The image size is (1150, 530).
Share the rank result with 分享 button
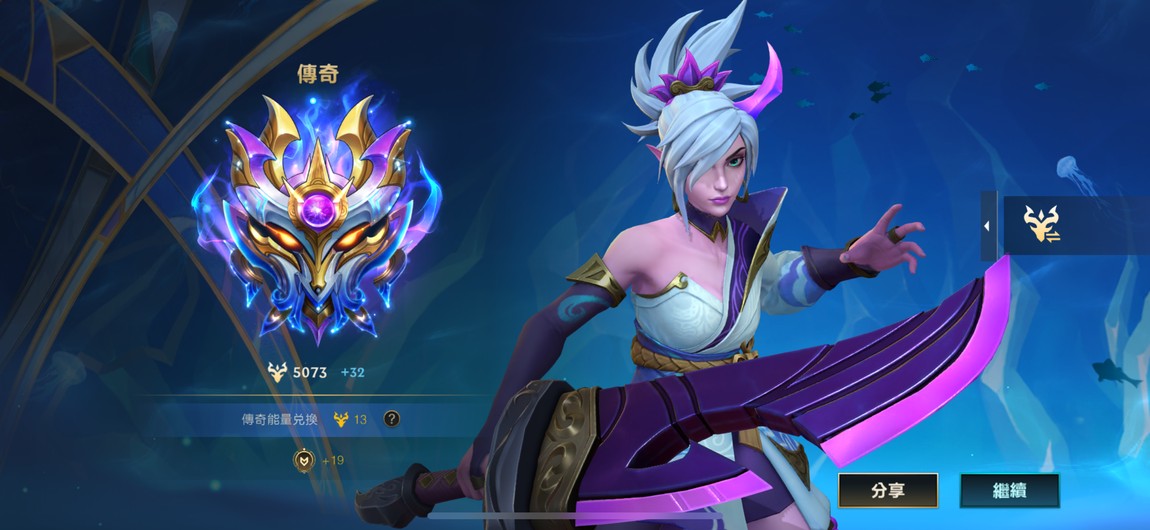pos(887,490)
